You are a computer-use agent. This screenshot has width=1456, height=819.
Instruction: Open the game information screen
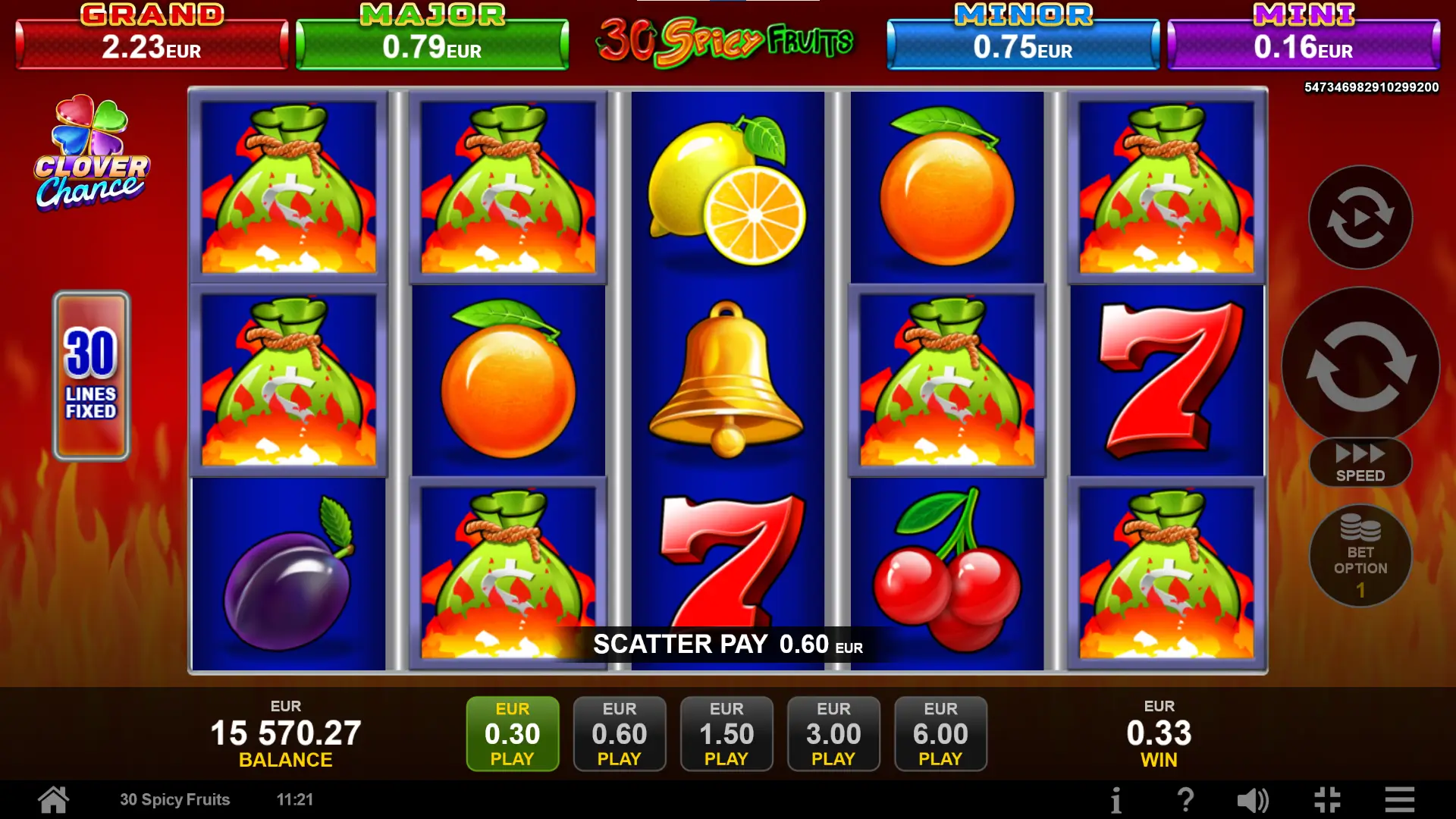tap(1116, 799)
